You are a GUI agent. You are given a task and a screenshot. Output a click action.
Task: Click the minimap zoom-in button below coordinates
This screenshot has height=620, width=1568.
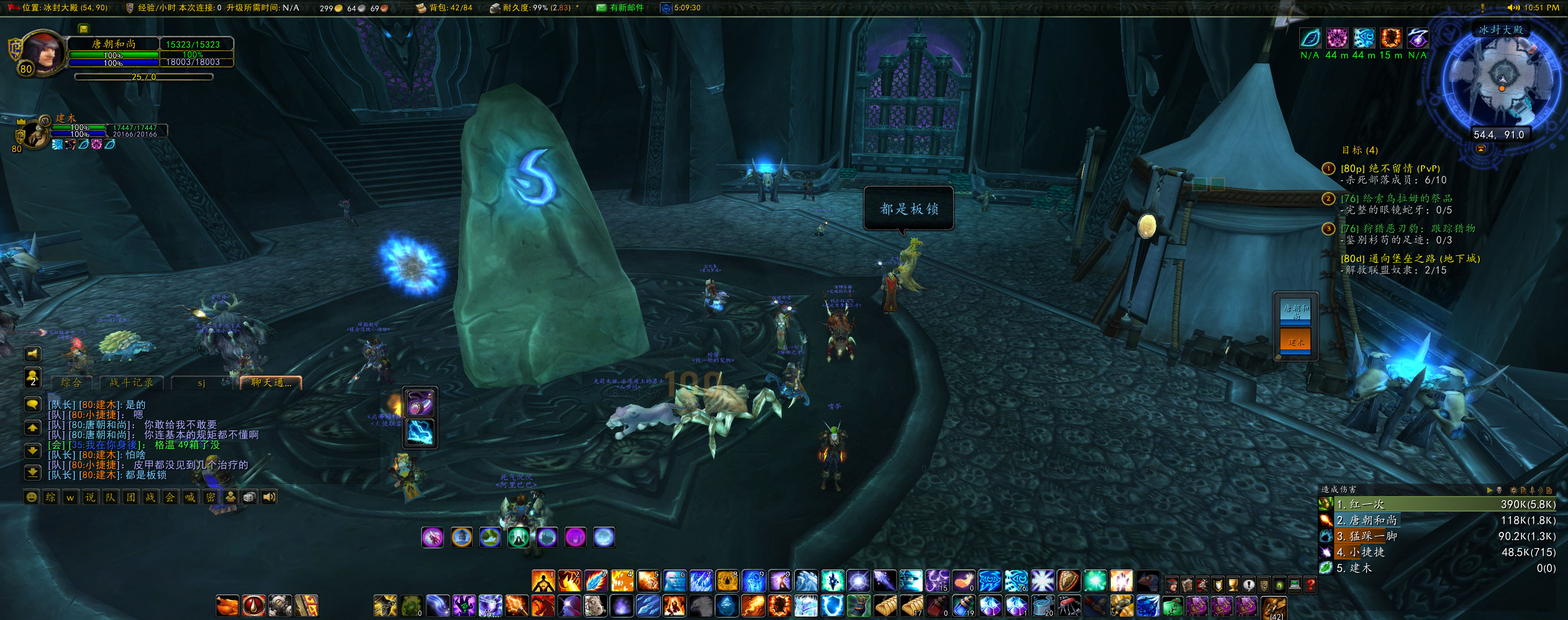(1481, 150)
